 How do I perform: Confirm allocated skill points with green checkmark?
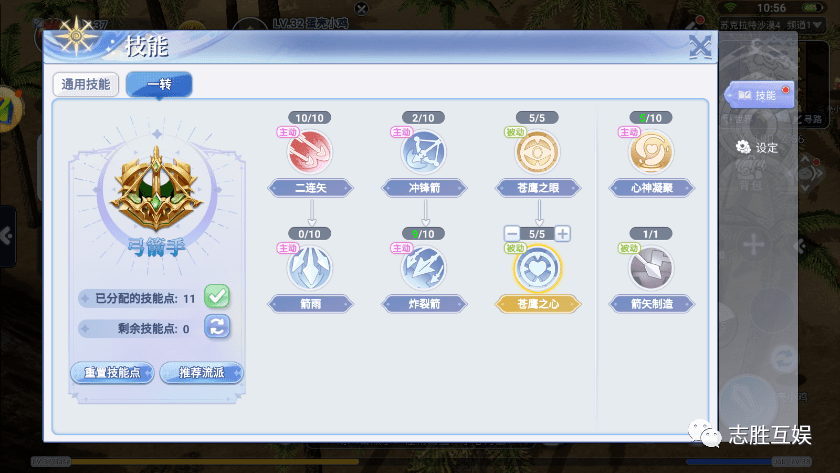pyautogui.click(x=217, y=297)
